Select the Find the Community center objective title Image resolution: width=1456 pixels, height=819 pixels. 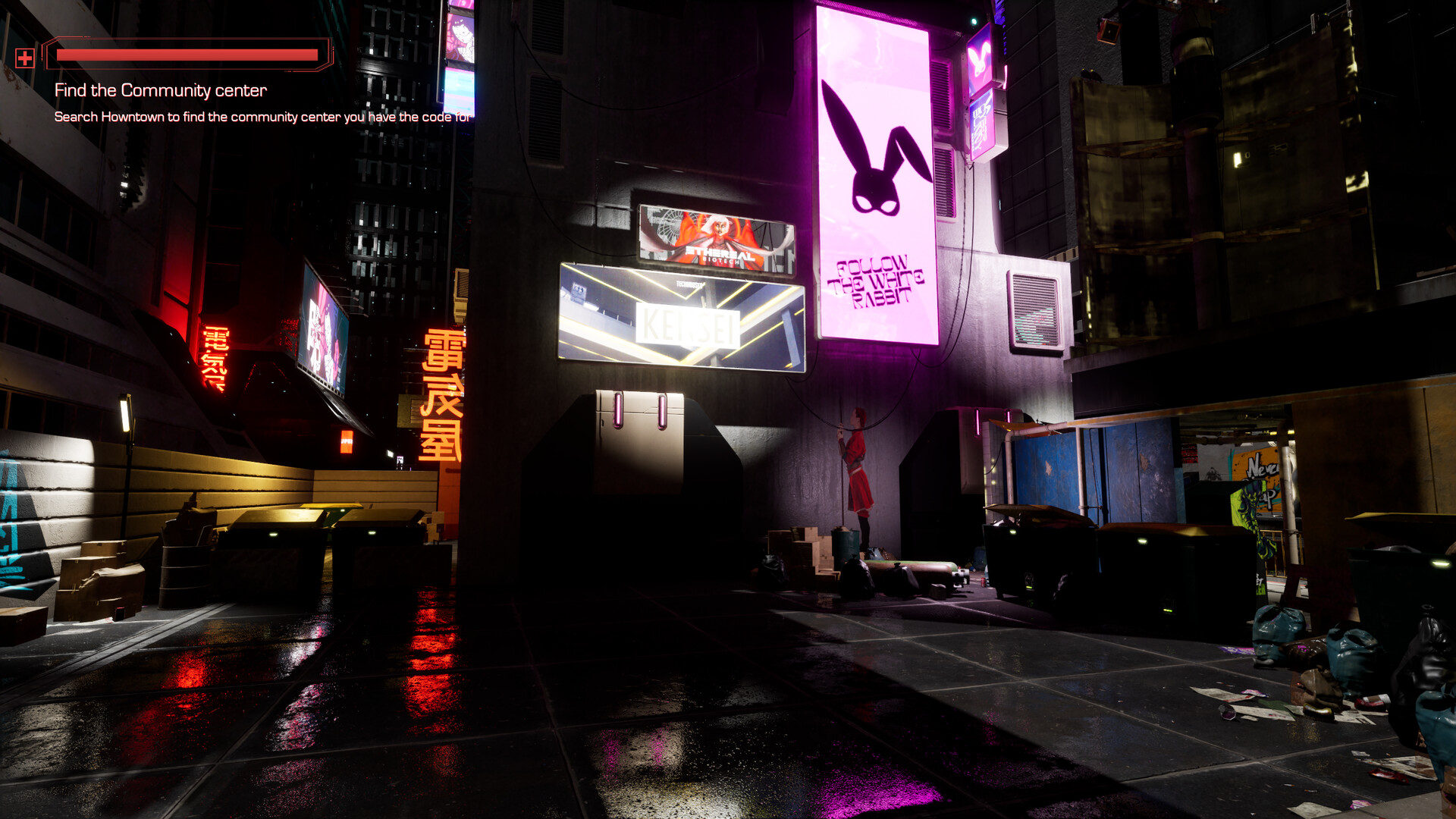161,89
